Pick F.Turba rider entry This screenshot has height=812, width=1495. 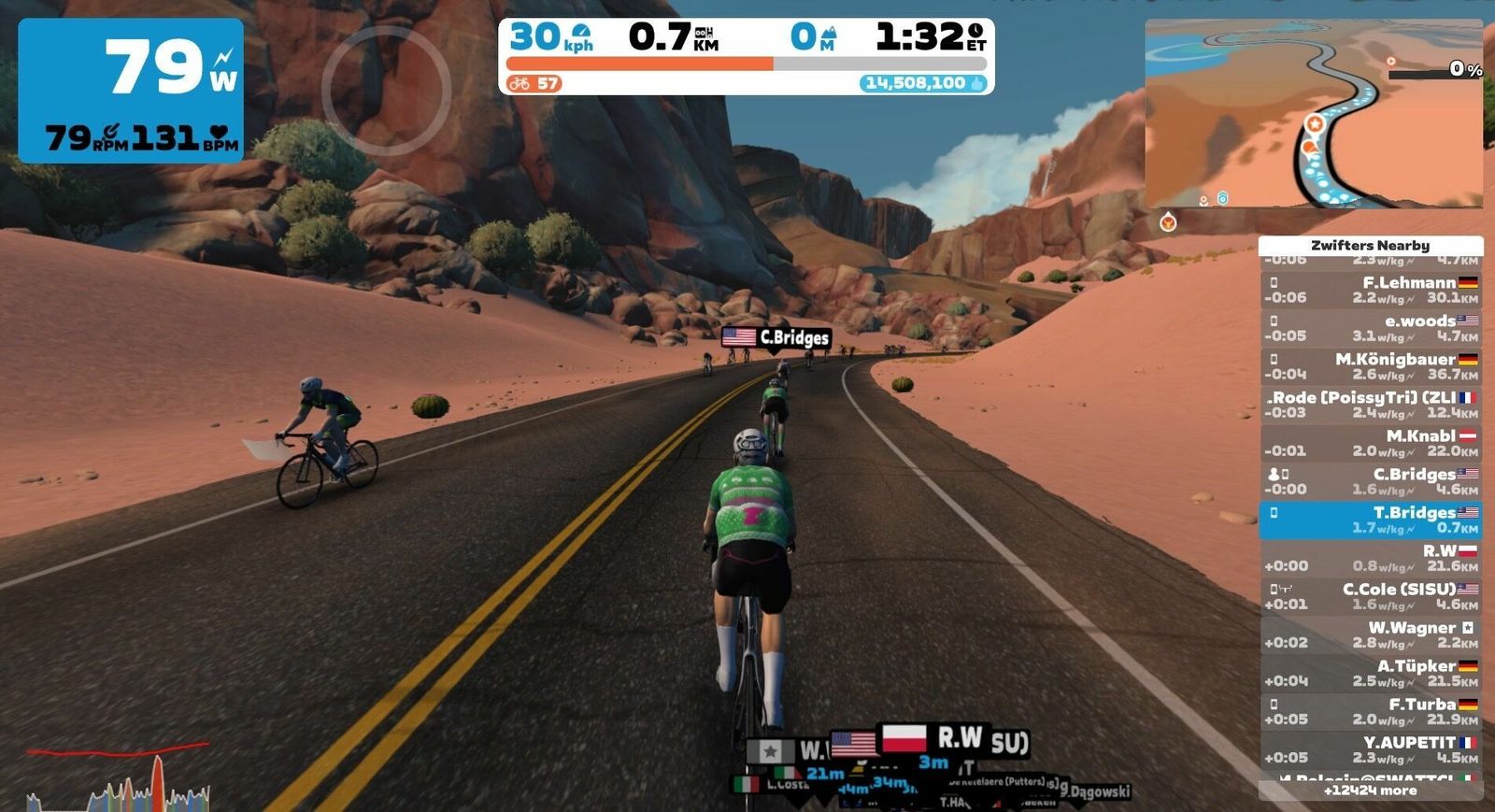(x=1371, y=711)
